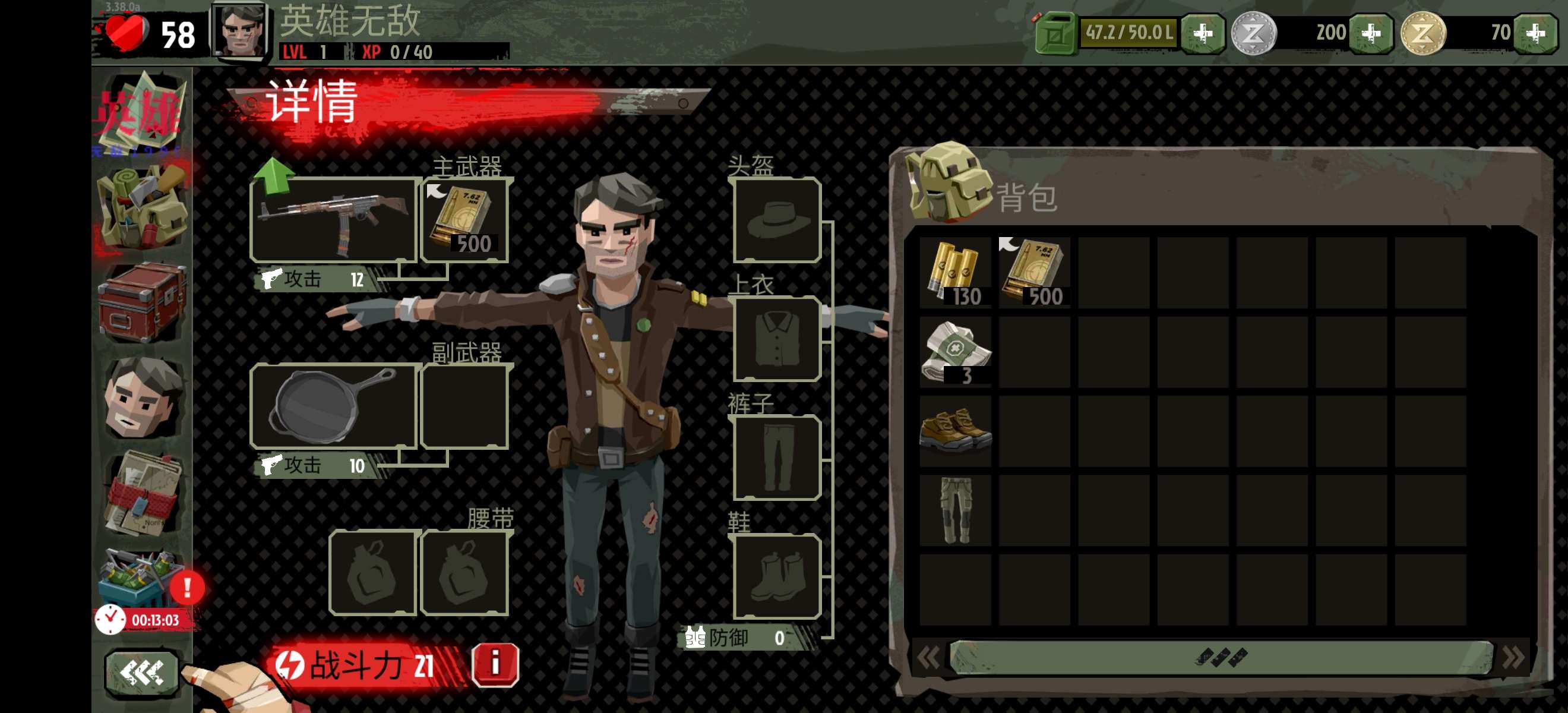Select the assault rifle in main weapon slot

[334, 220]
